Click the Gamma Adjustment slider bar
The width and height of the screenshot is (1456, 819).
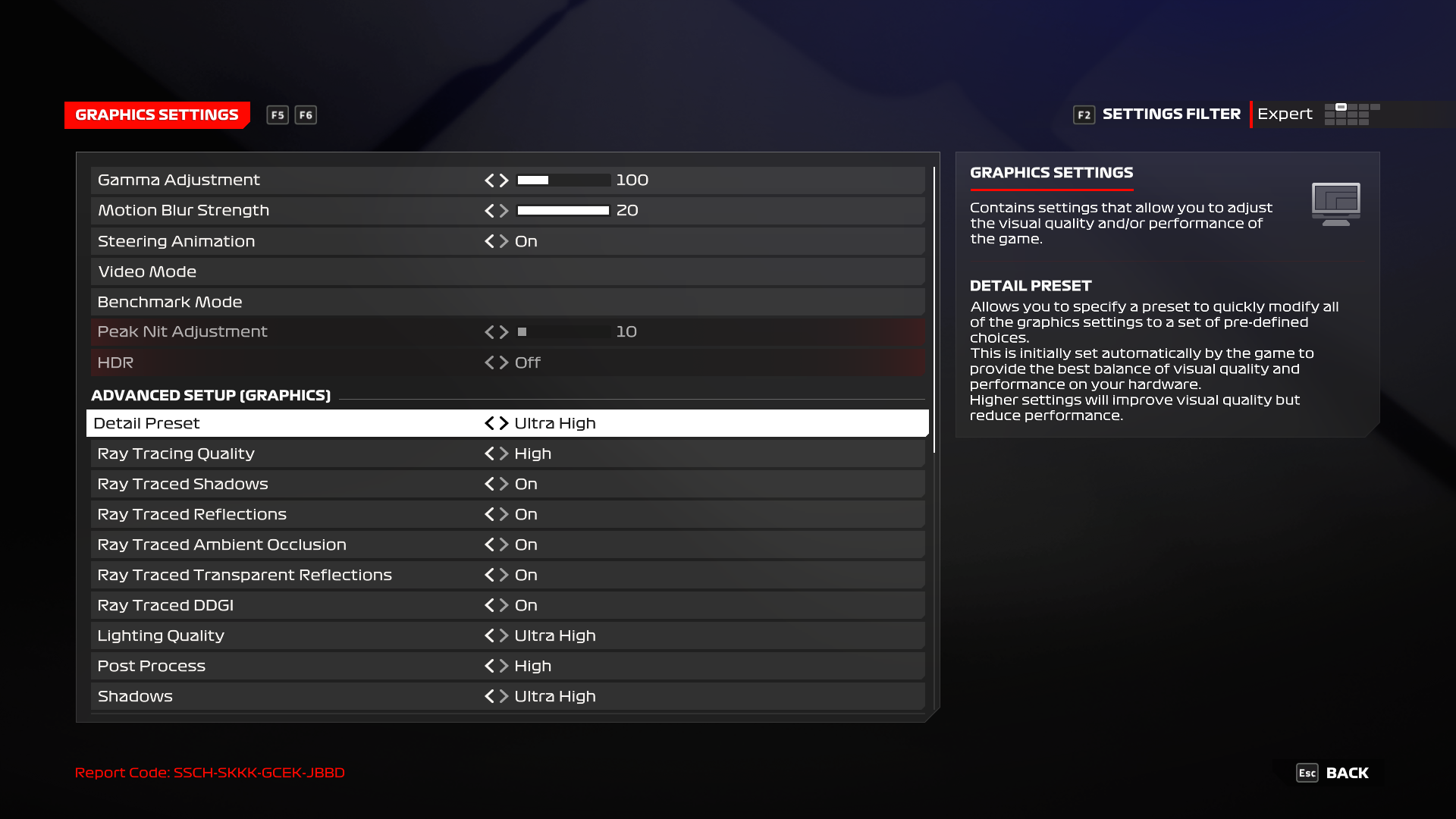click(563, 180)
